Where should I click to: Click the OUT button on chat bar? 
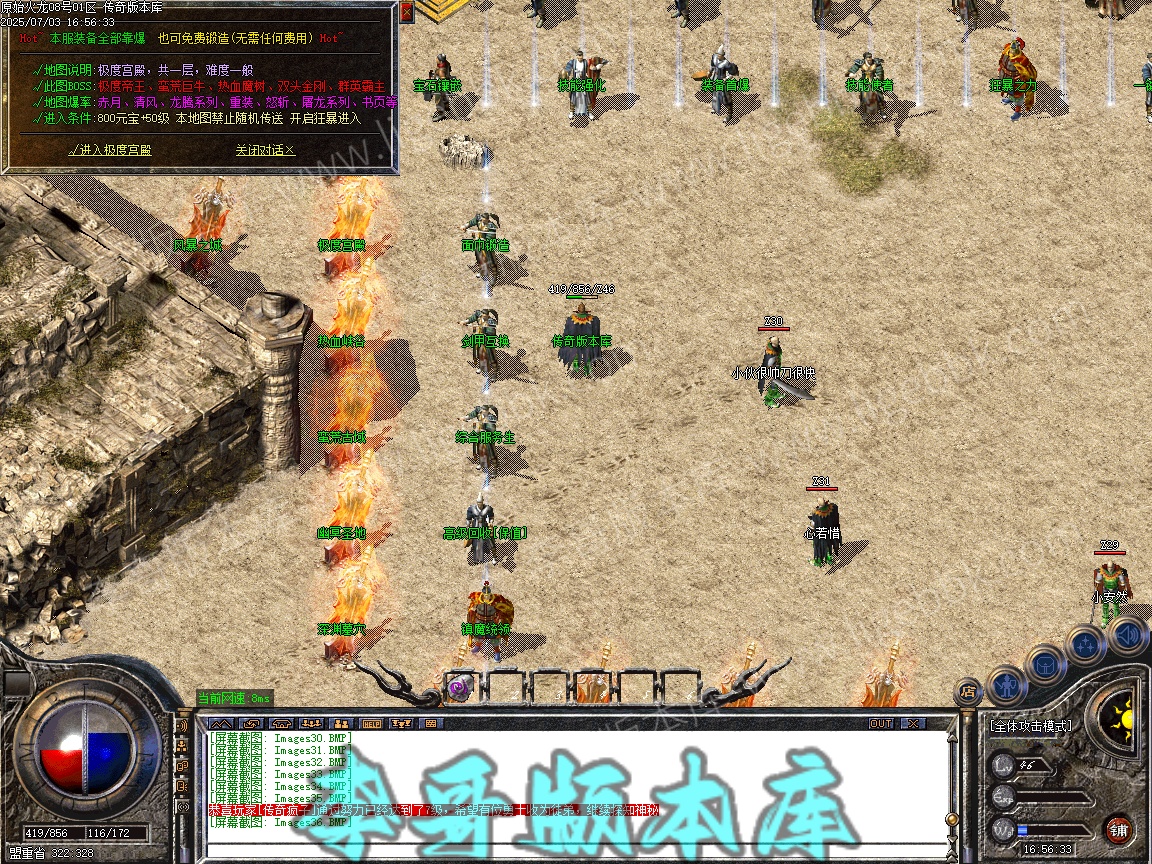point(880,723)
